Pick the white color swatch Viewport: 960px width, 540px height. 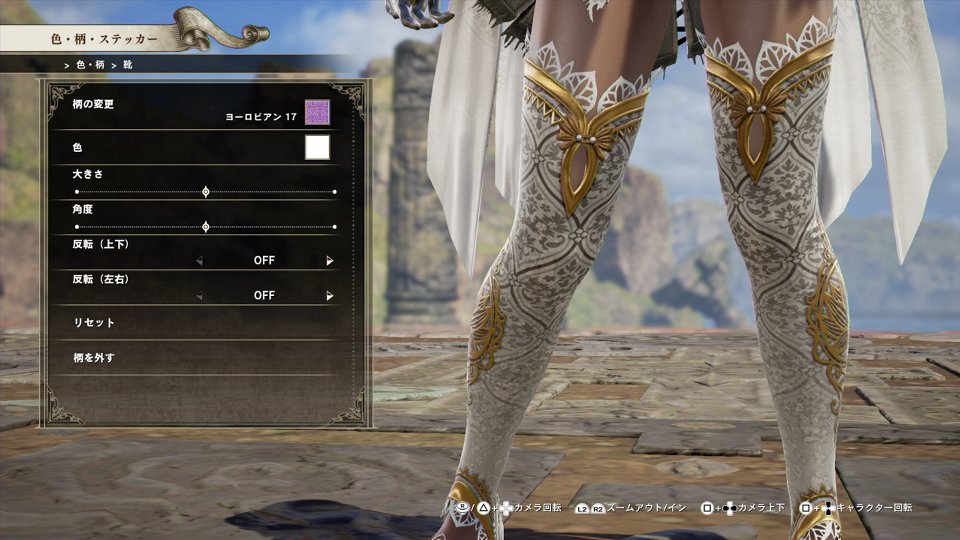tap(317, 148)
